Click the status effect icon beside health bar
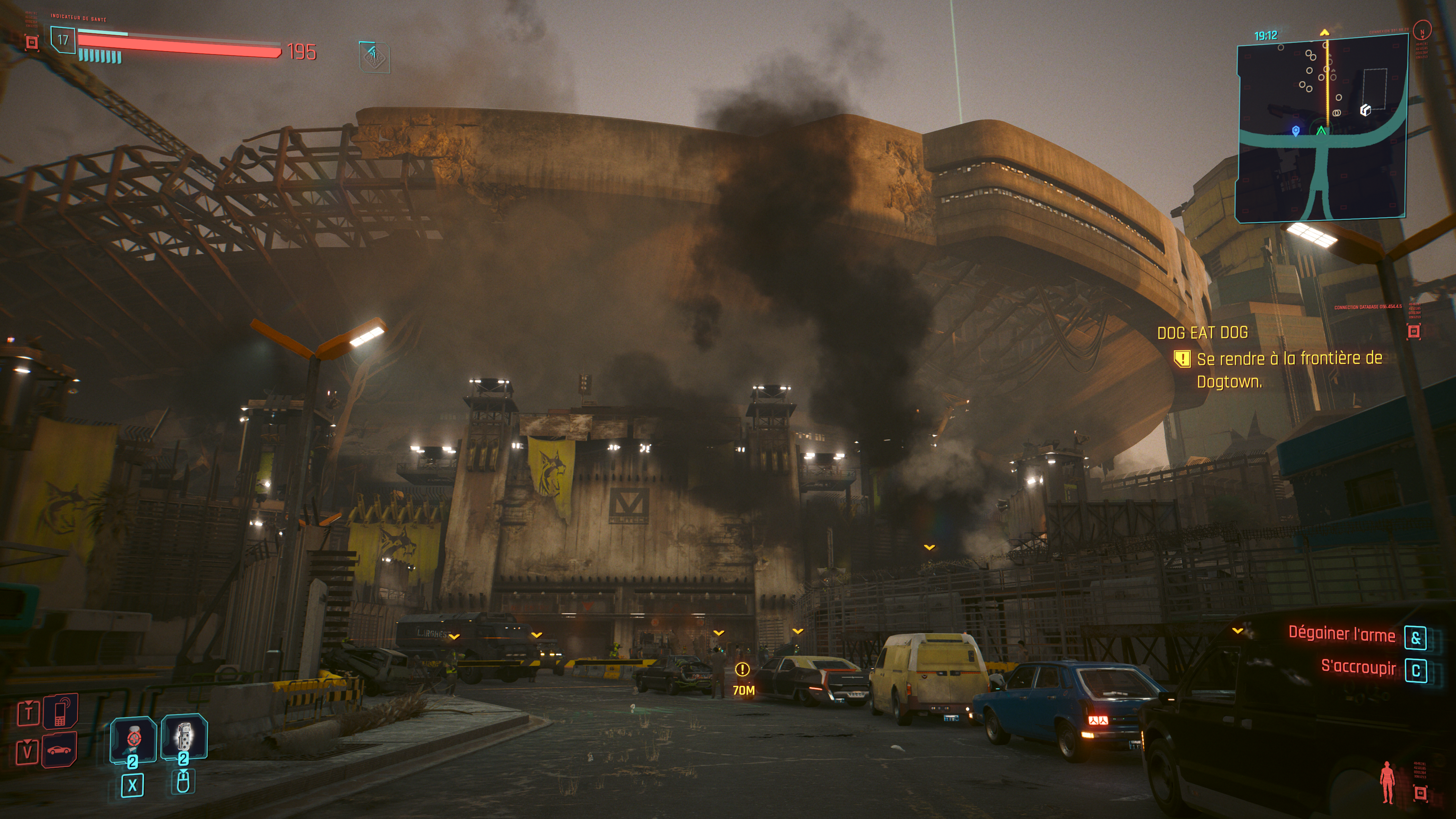Screen dimensions: 1456x819 pyautogui.click(x=374, y=57)
